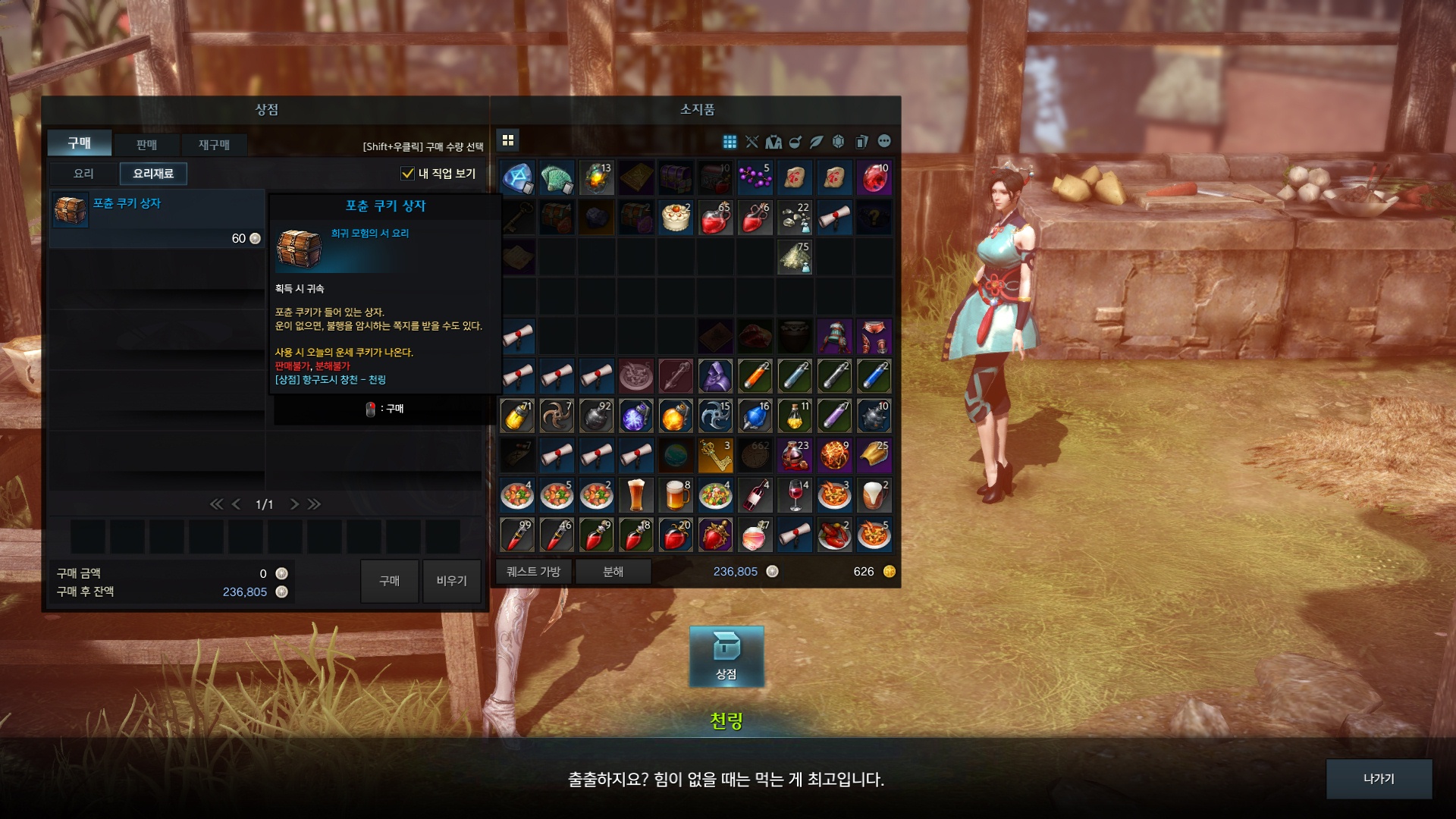Select the 구매 (buy) tab

80,143
